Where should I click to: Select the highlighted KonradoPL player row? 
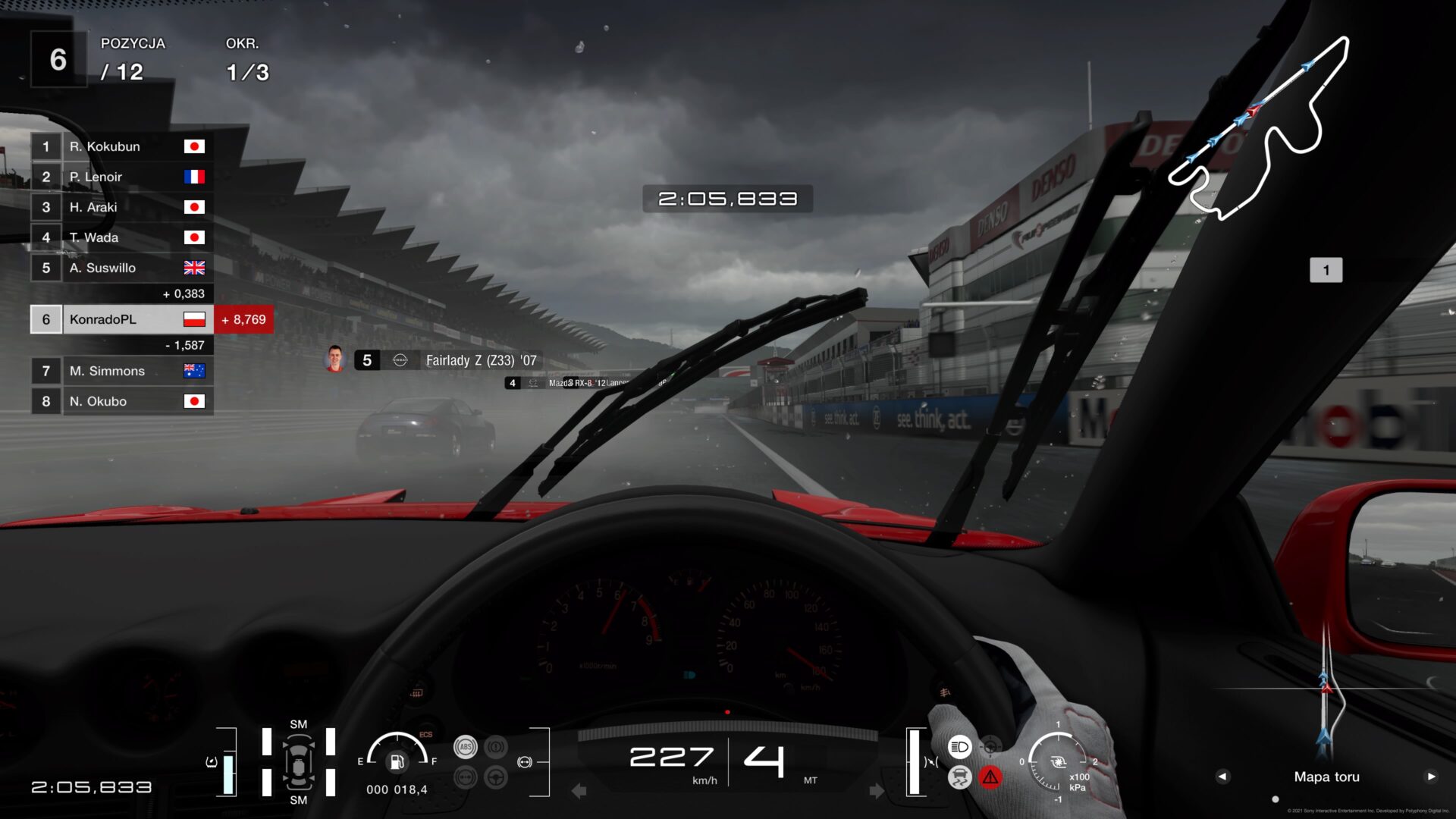(121, 319)
